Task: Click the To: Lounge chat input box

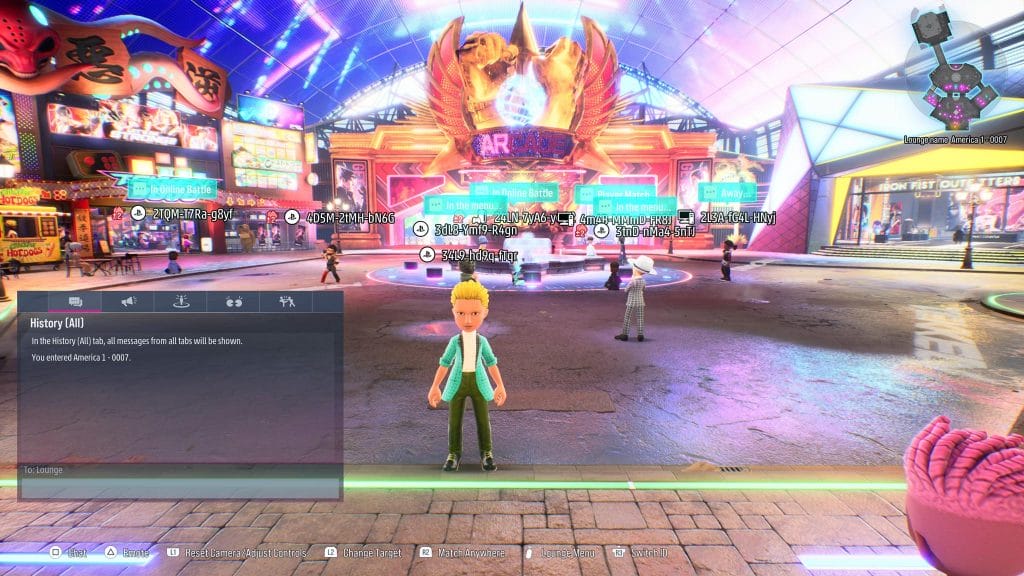Action: tap(180, 470)
